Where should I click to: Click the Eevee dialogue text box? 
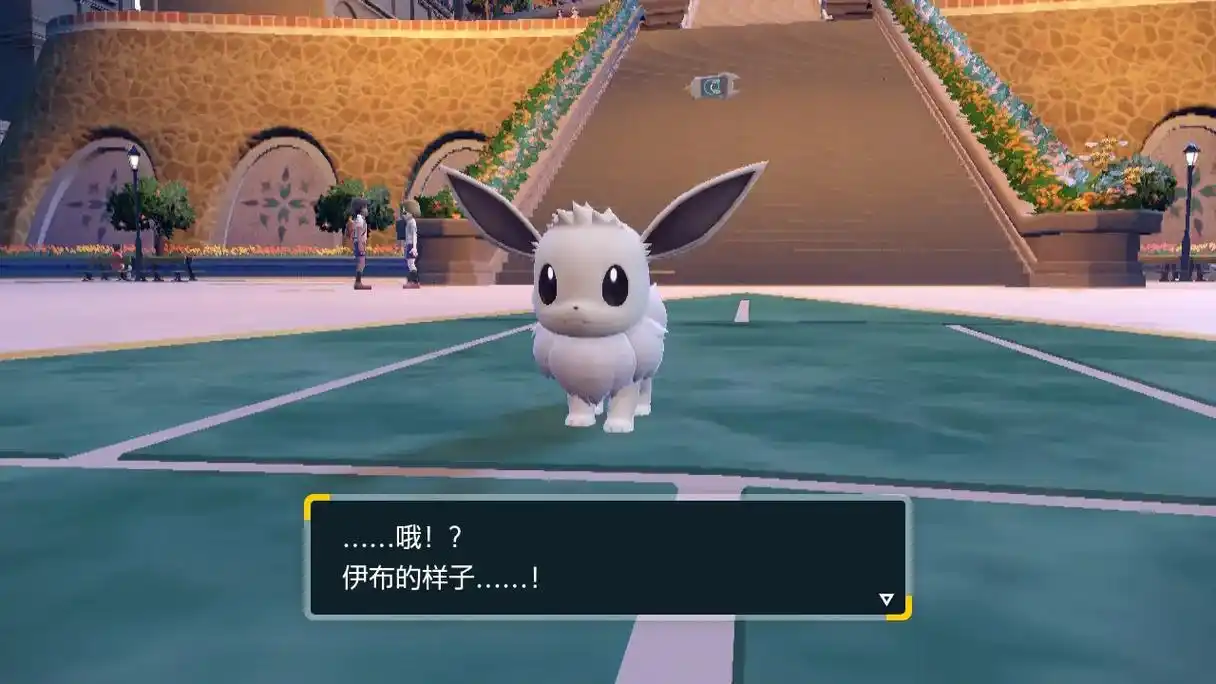607,557
